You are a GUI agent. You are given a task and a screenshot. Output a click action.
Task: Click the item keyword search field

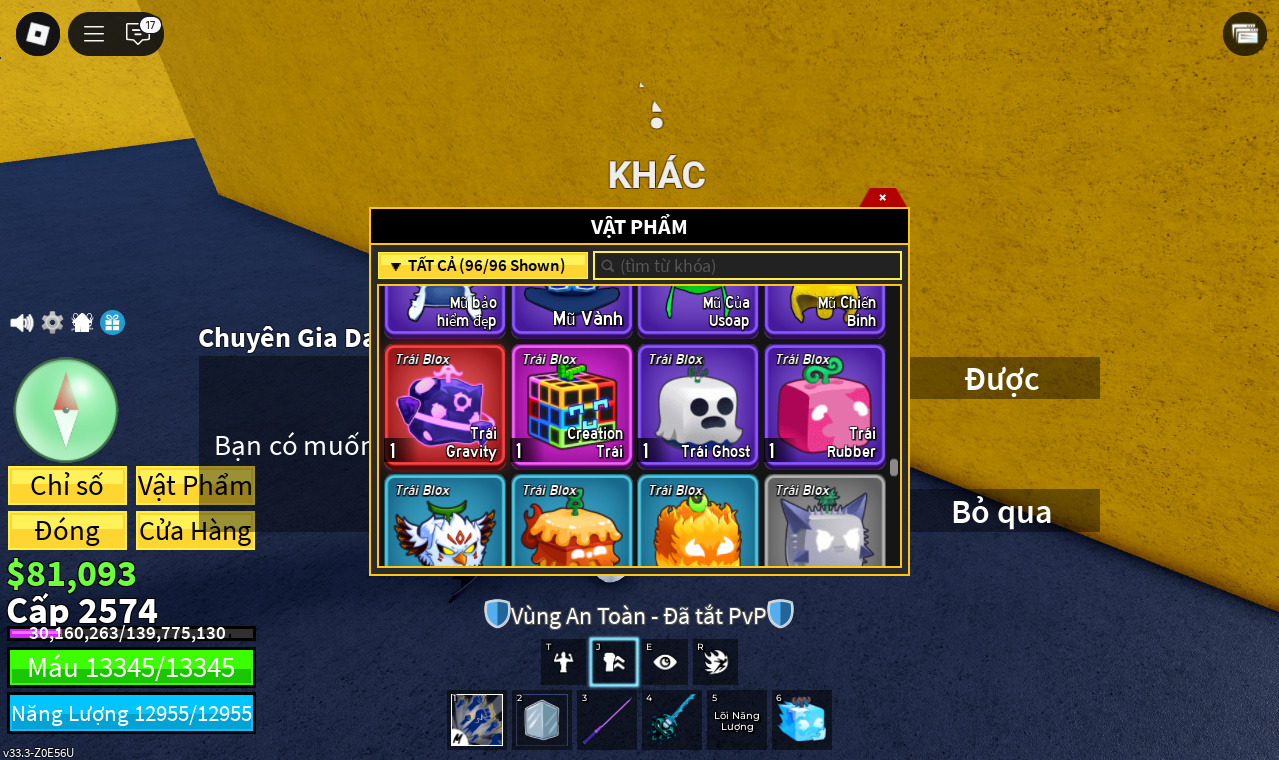748,266
